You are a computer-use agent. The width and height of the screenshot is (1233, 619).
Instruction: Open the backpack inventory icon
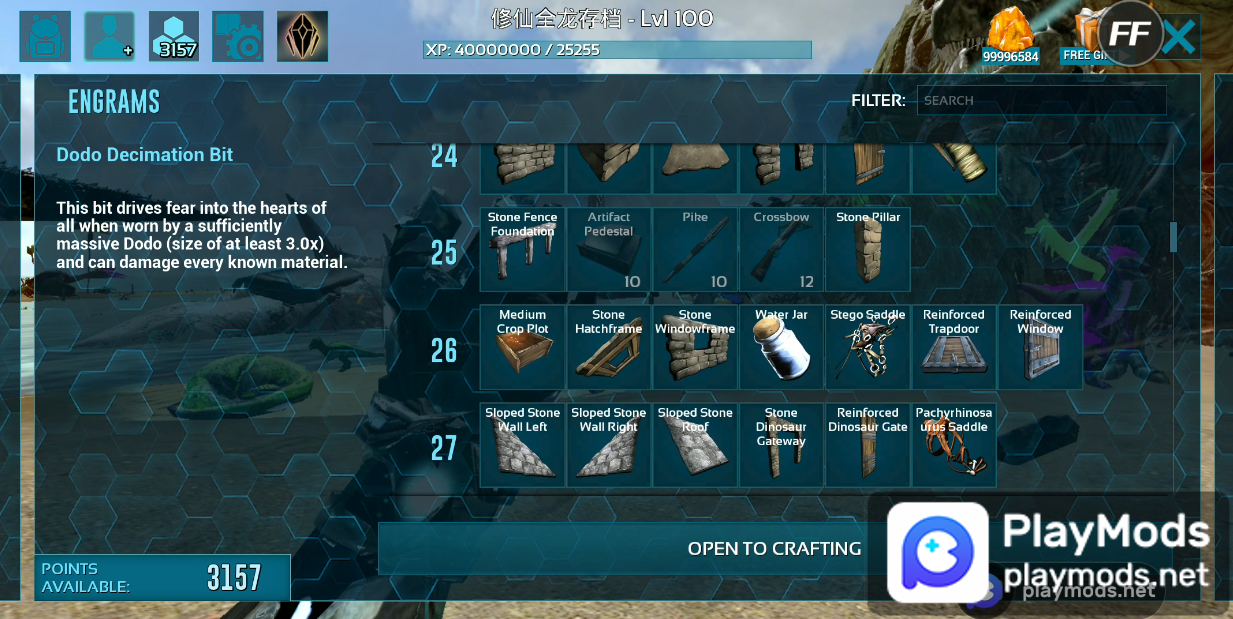pos(45,37)
